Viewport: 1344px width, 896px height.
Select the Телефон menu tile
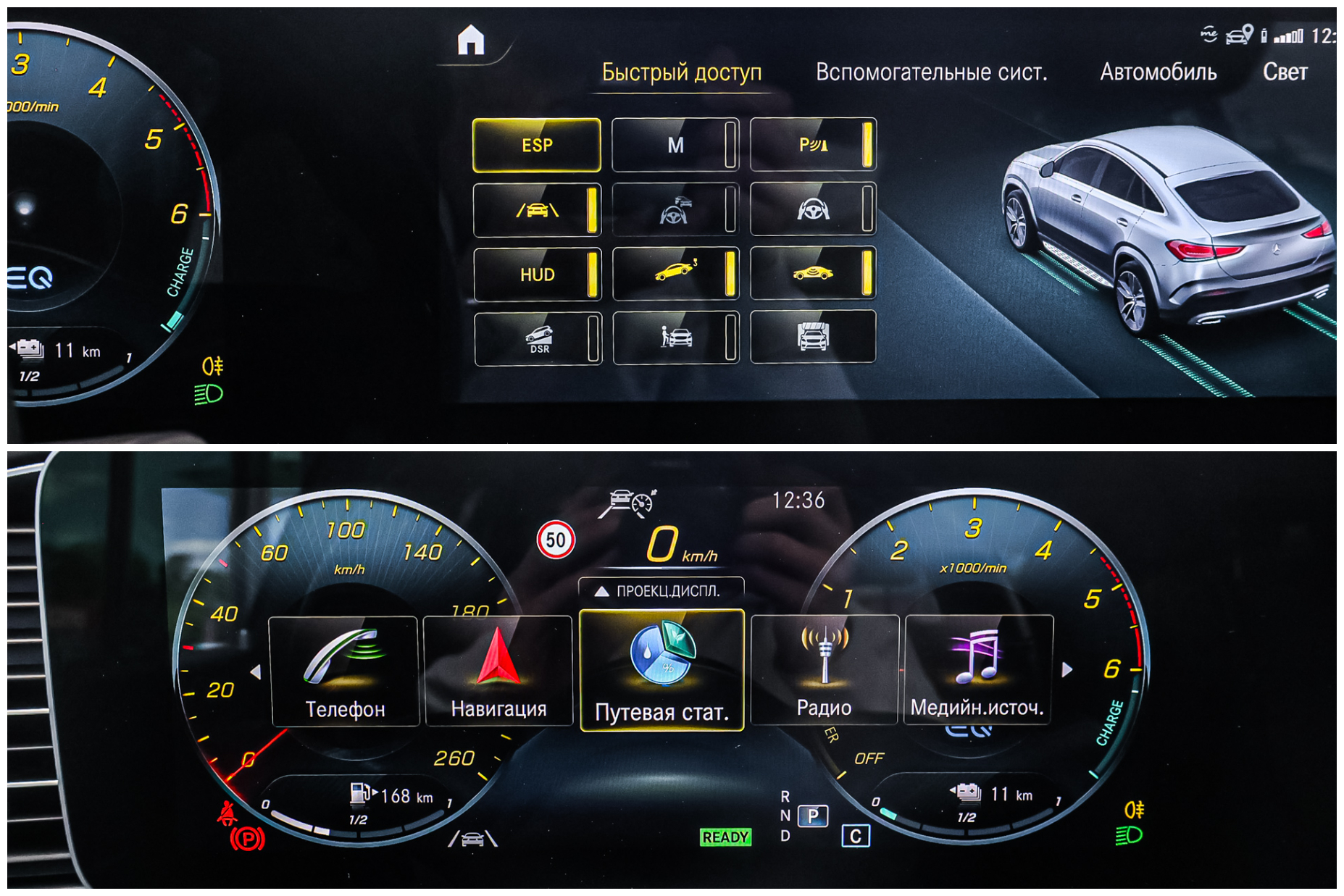pos(344,671)
